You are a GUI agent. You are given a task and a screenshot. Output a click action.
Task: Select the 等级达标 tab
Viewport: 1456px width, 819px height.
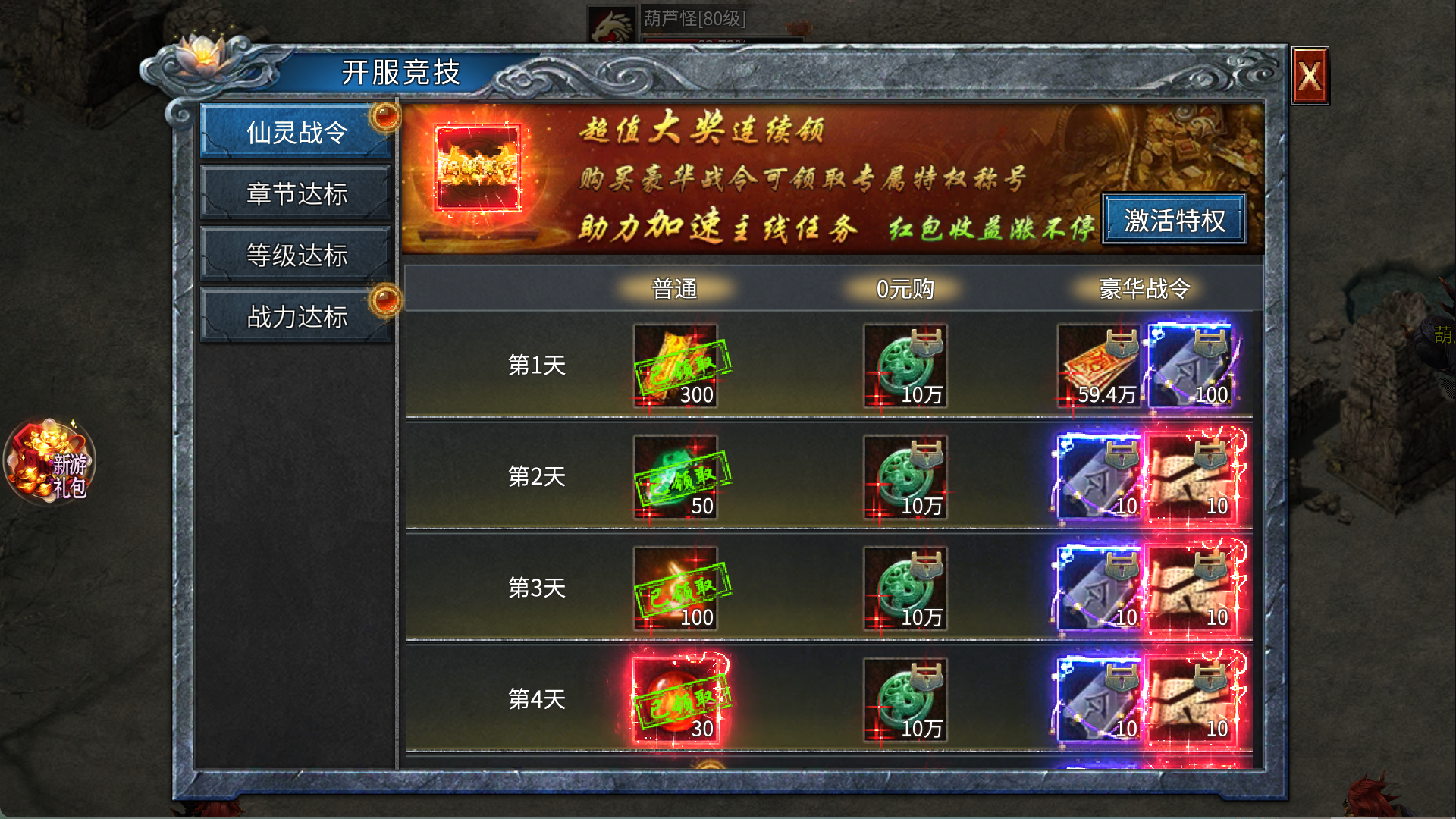[297, 255]
